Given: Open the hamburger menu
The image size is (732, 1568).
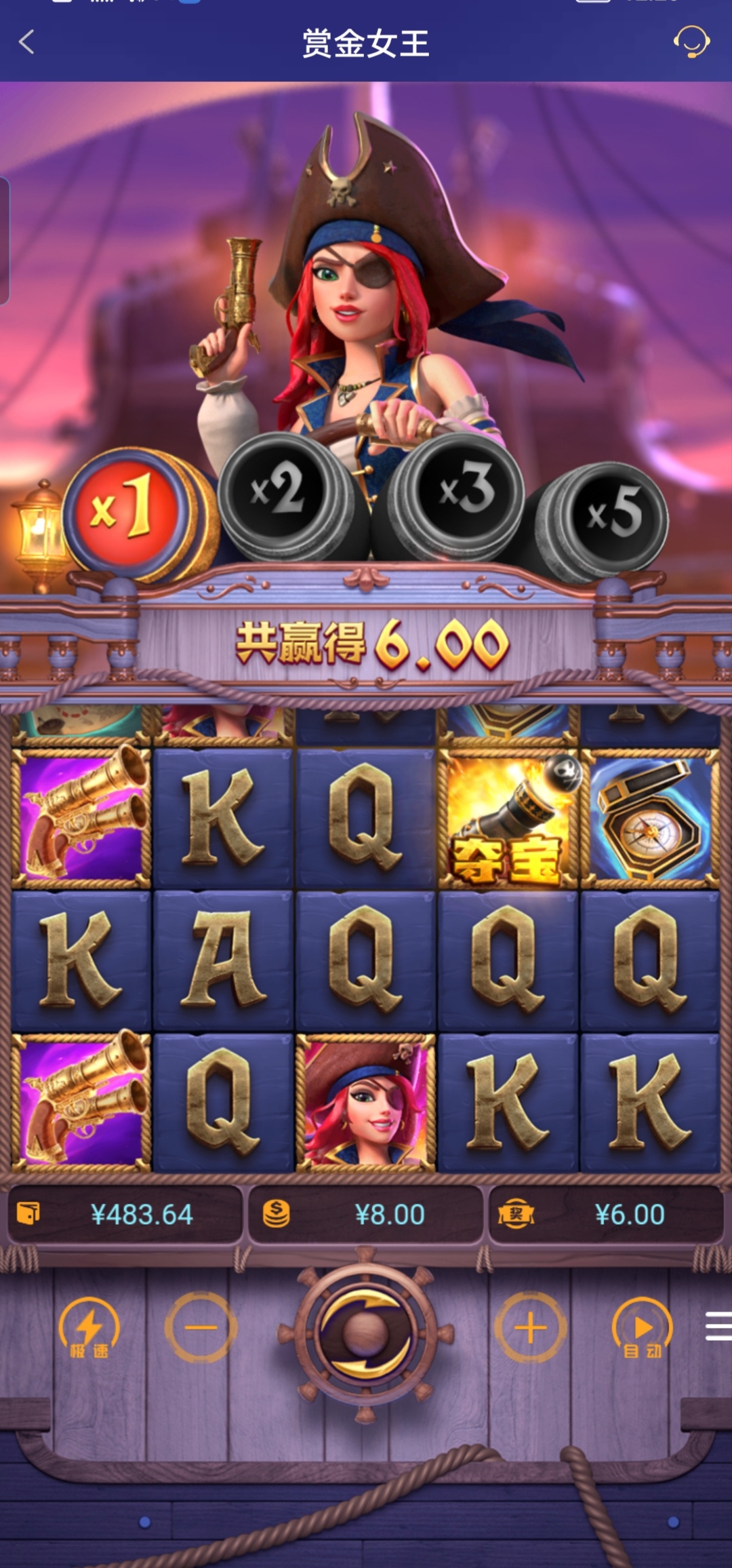Looking at the screenshot, I should click(x=717, y=1327).
